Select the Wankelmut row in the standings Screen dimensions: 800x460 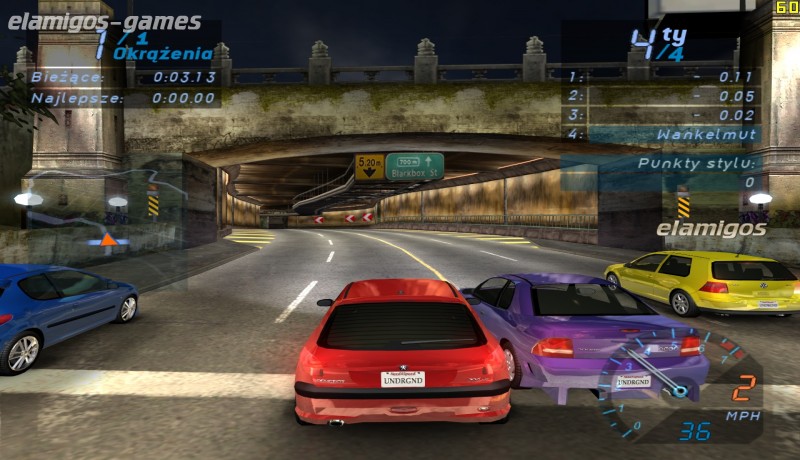coord(662,134)
